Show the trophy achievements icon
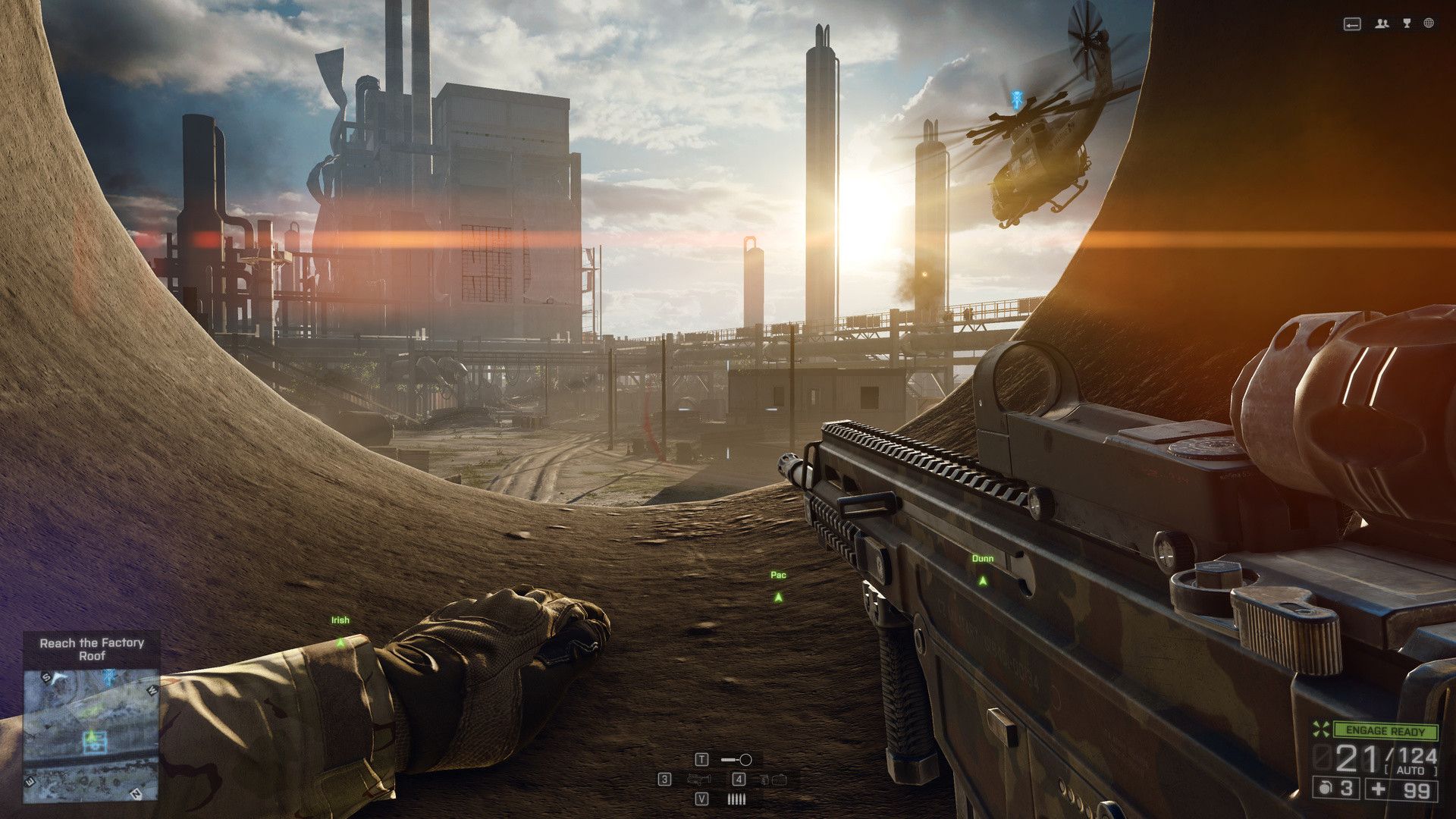Viewport: 1456px width, 819px height. [1407, 24]
